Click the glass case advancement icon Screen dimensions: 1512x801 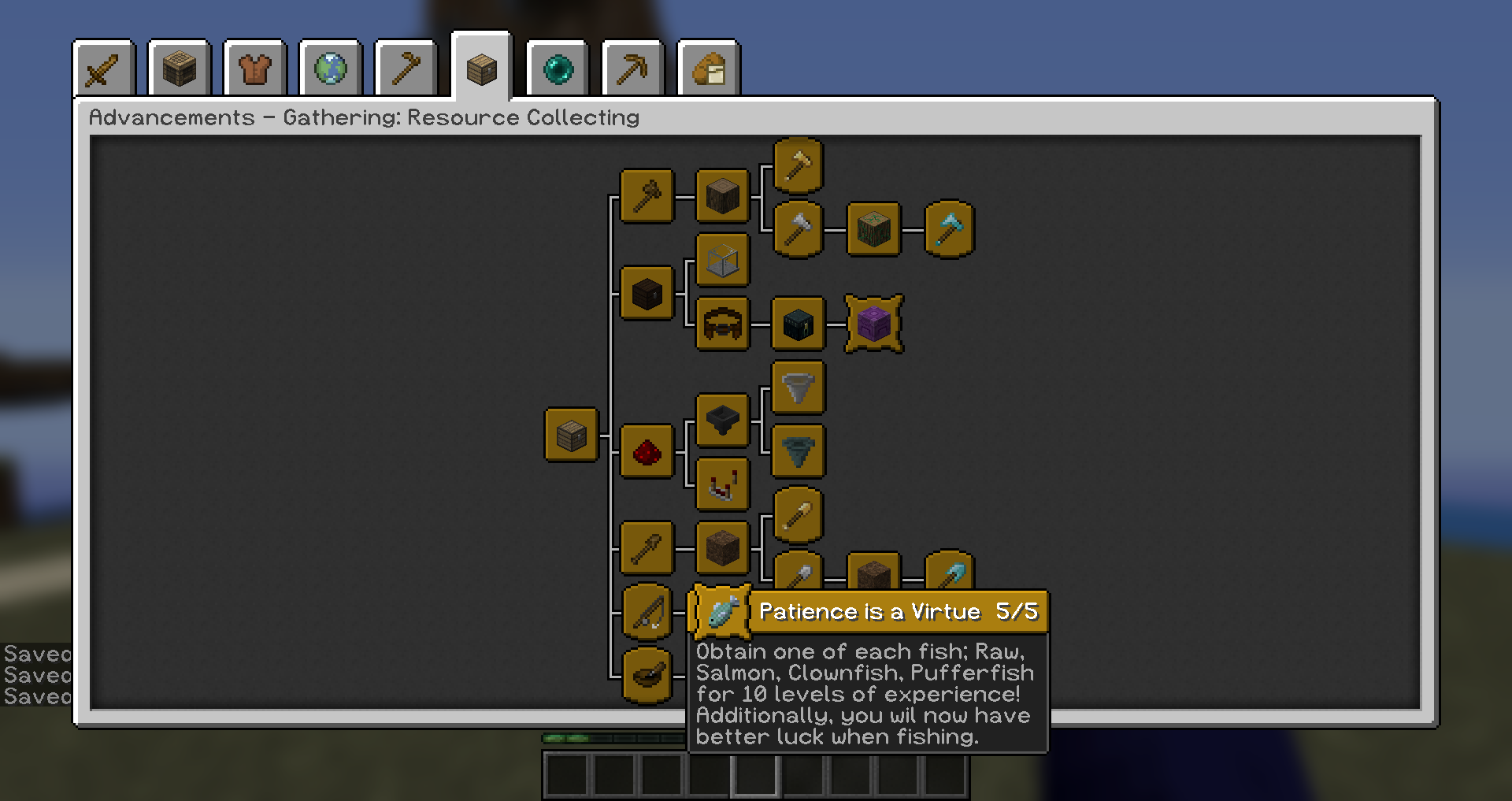click(722, 261)
